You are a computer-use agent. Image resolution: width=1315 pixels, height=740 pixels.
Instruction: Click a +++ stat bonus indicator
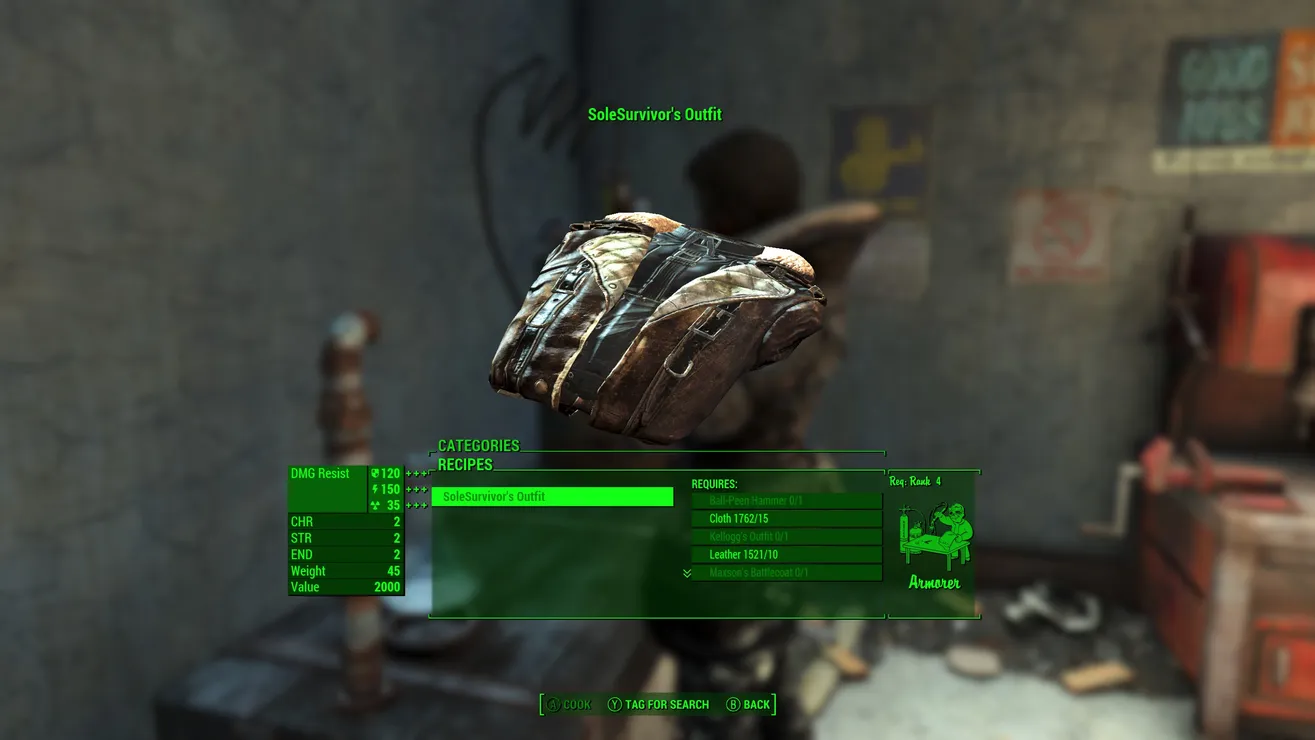(416, 473)
